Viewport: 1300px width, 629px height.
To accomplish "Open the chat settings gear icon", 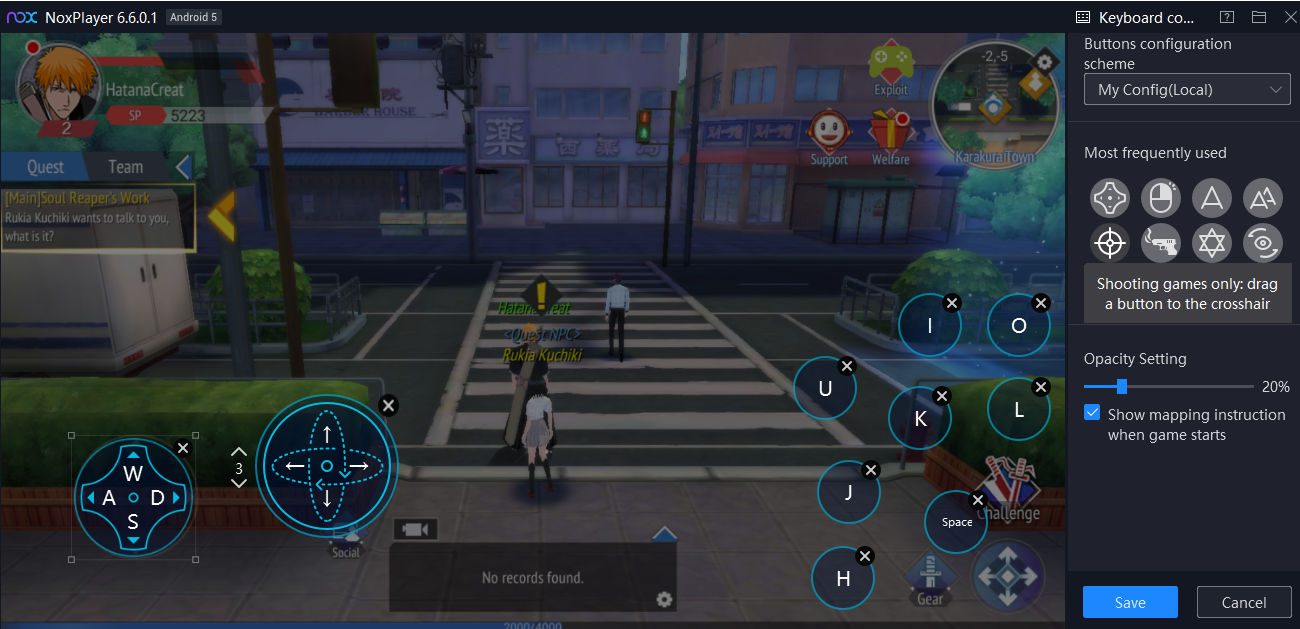I will [x=664, y=599].
